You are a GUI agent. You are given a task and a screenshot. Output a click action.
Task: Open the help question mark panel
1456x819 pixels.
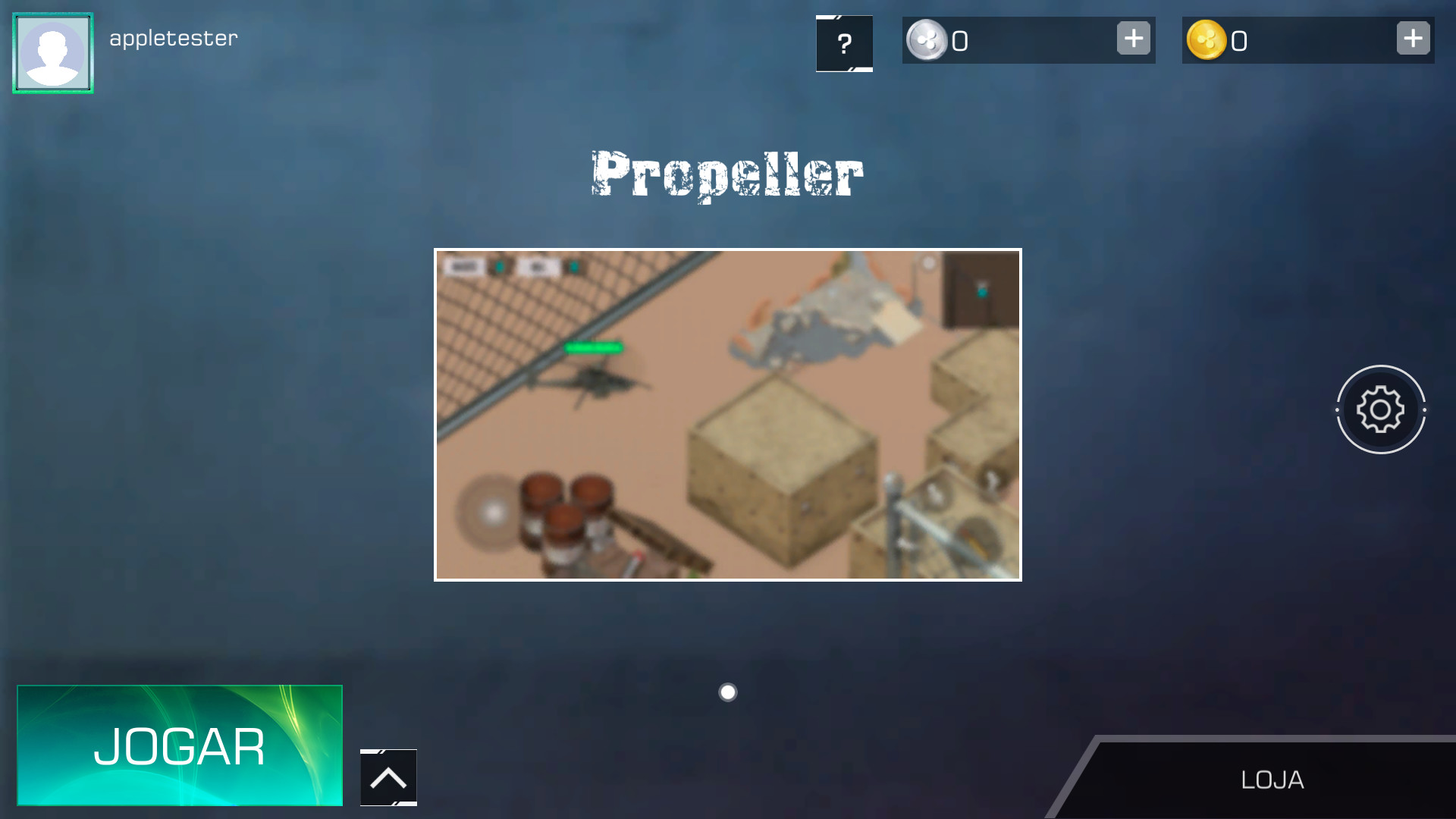[x=844, y=44]
